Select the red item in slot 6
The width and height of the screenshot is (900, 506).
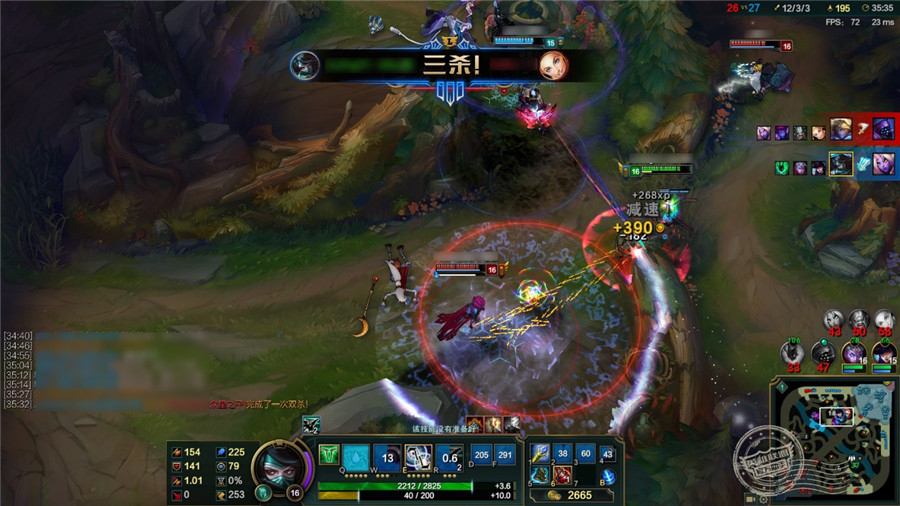[563, 474]
